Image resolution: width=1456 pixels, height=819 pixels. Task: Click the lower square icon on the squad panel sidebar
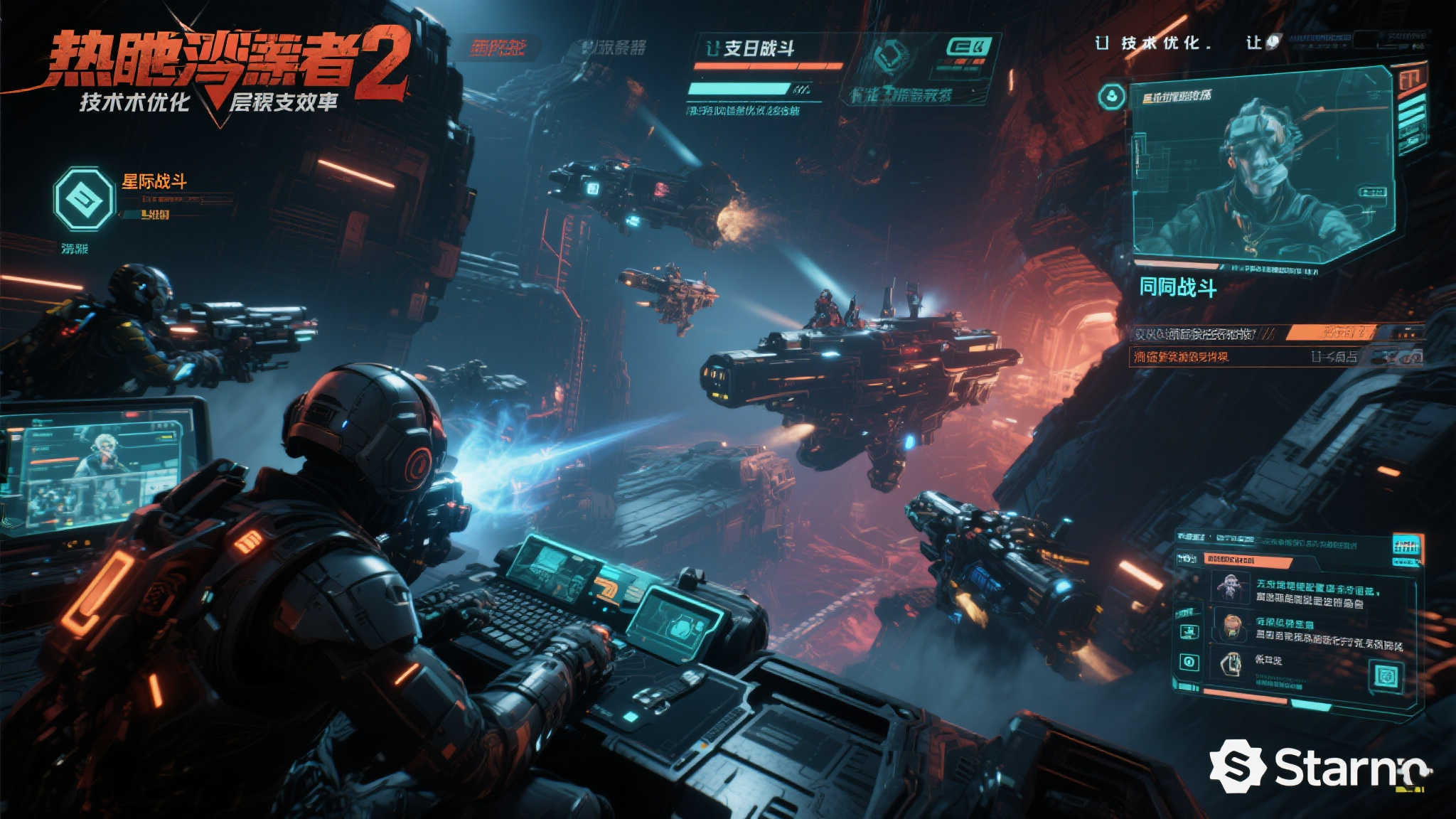pyautogui.click(x=1189, y=663)
